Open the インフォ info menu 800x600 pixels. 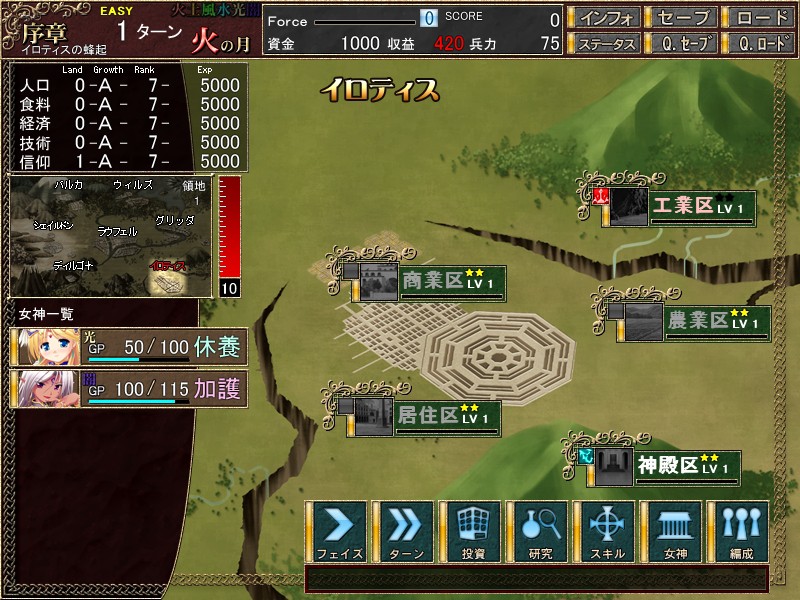coord(604,17)
